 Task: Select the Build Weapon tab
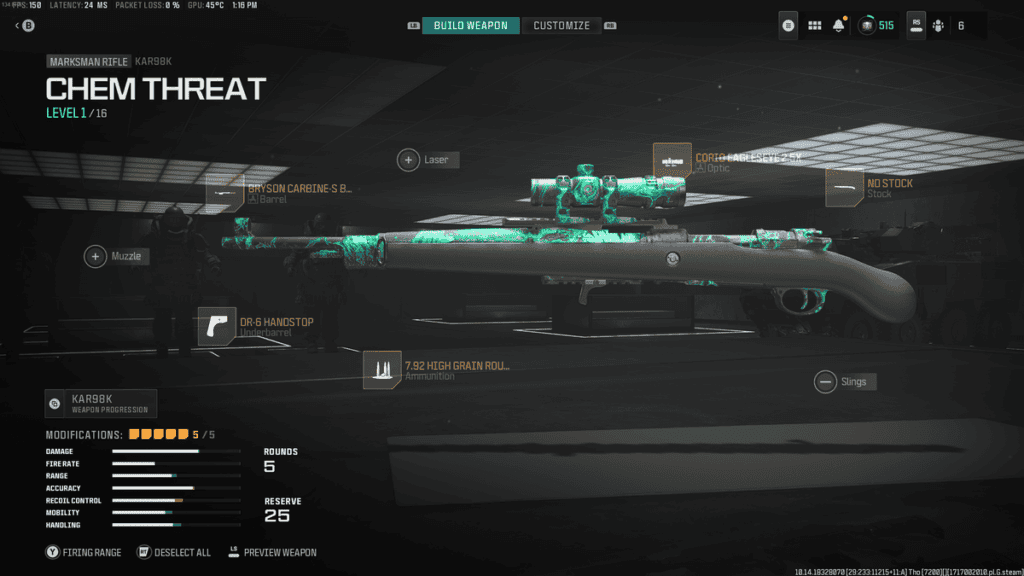(470, 25)
